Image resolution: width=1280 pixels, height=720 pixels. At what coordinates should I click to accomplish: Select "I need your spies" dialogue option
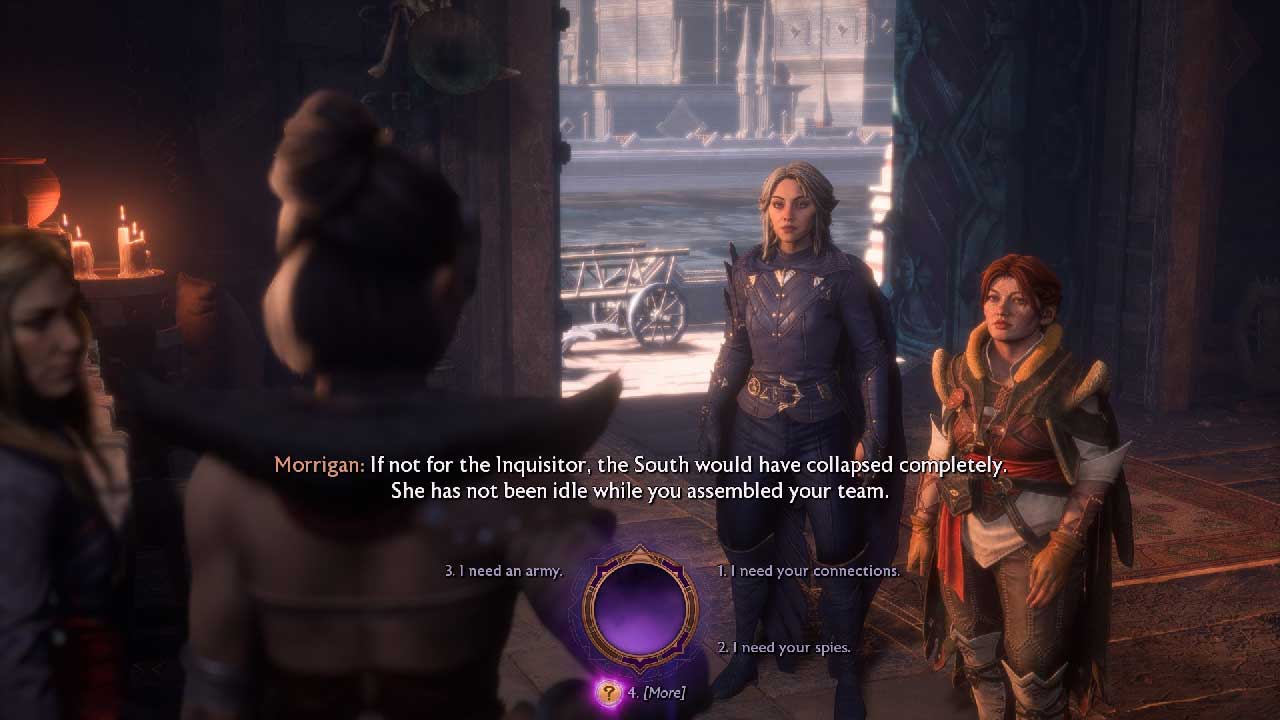point(784,647)
